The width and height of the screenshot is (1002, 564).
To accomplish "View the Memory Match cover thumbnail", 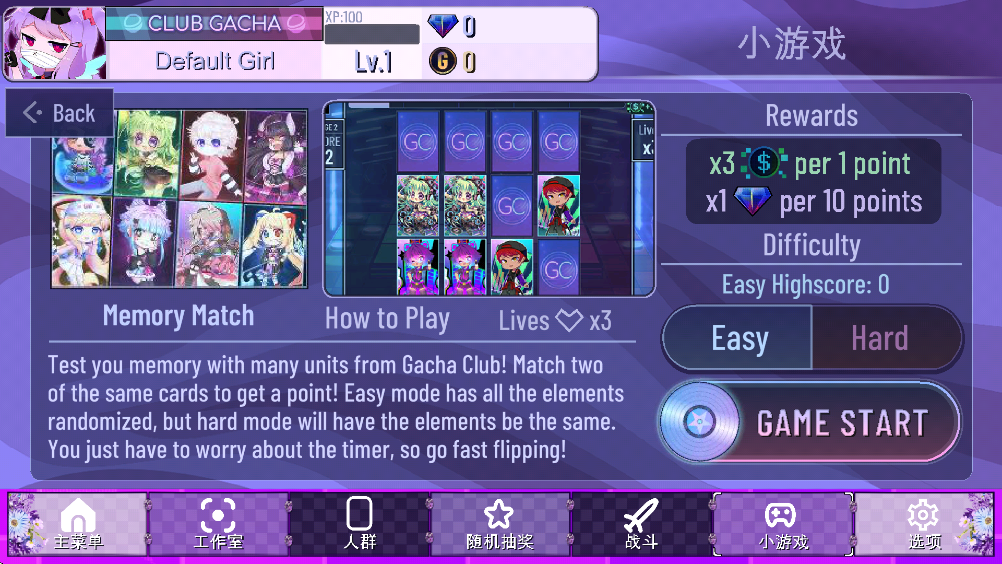I will pos(180,199).
